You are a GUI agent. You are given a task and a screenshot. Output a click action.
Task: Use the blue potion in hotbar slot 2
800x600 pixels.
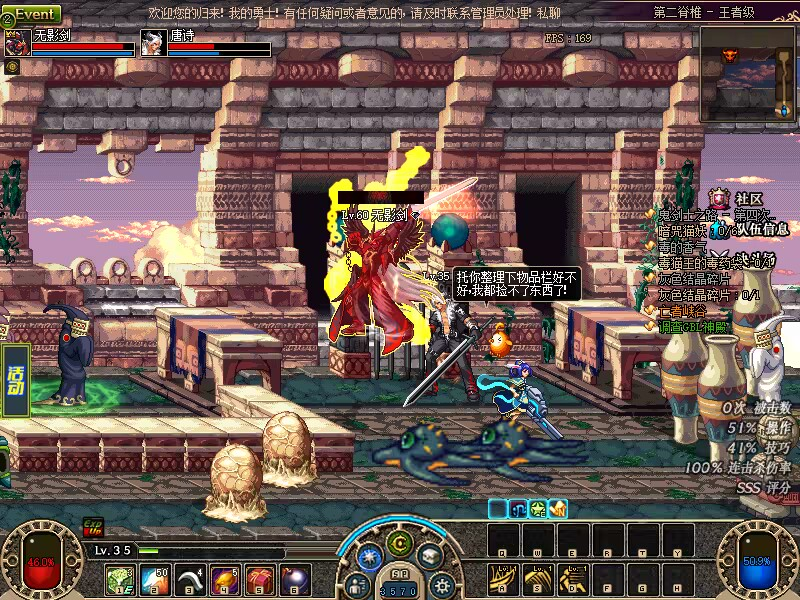pos(155,579)
